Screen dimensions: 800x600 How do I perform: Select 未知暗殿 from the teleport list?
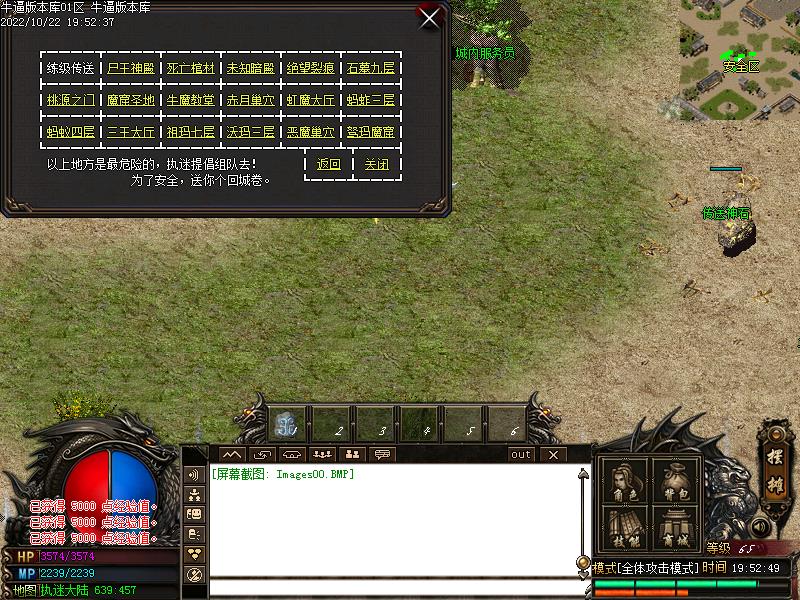coord(250,69)
